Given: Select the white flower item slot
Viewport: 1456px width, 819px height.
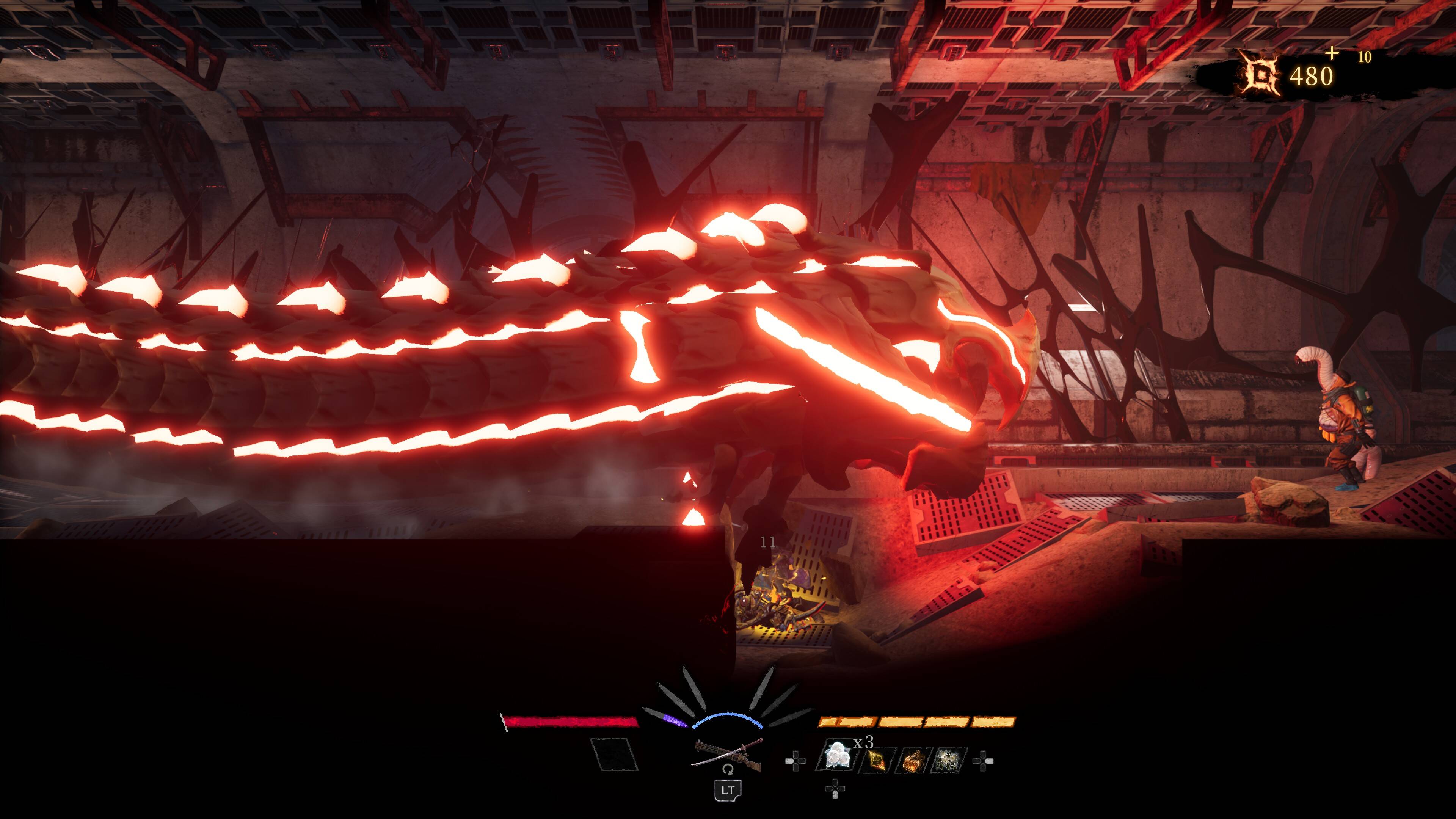Looking at the screenshot, I should coord(950,760).
